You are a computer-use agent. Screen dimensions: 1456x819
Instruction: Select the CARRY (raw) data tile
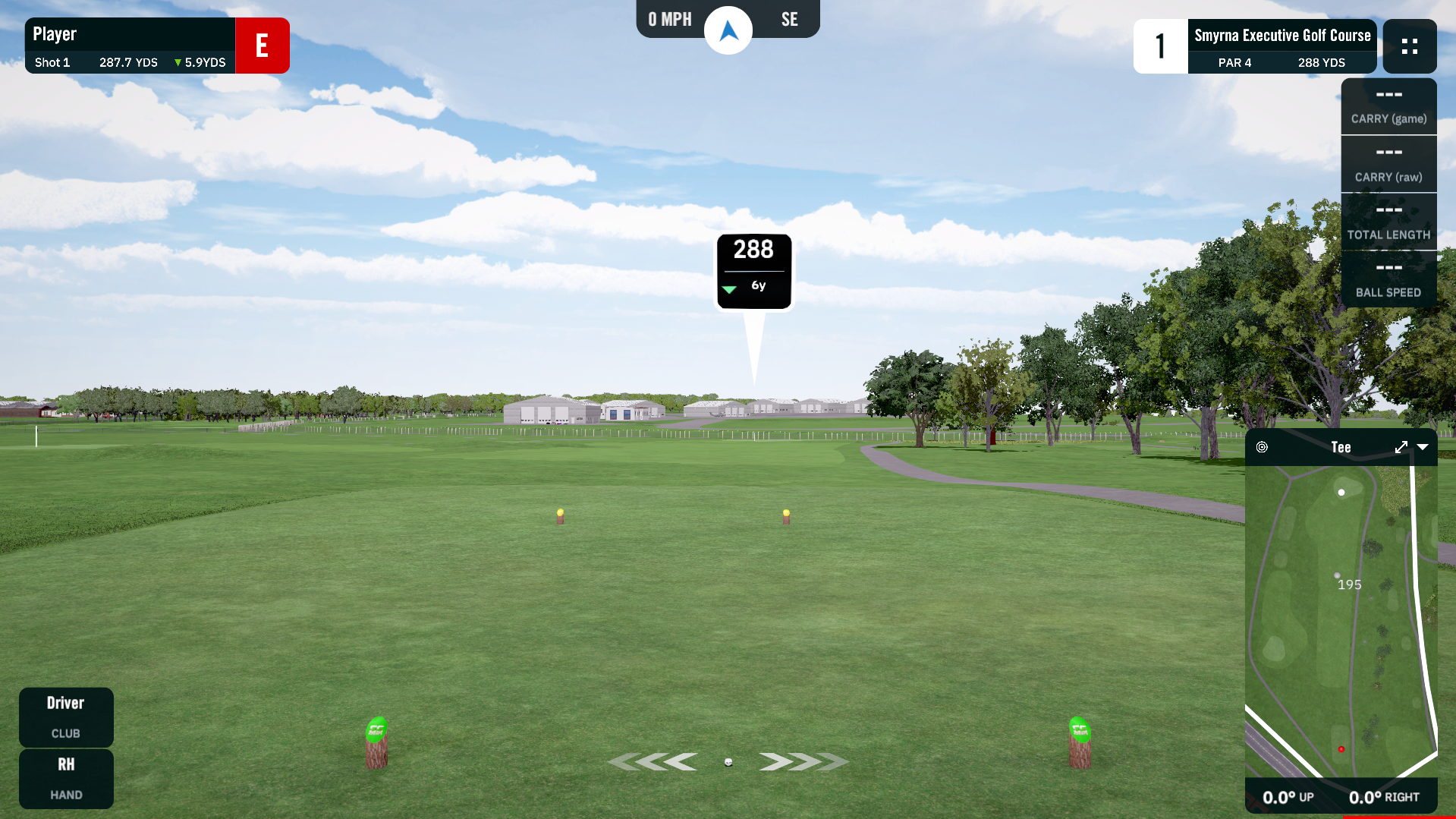pos(1388,165)
